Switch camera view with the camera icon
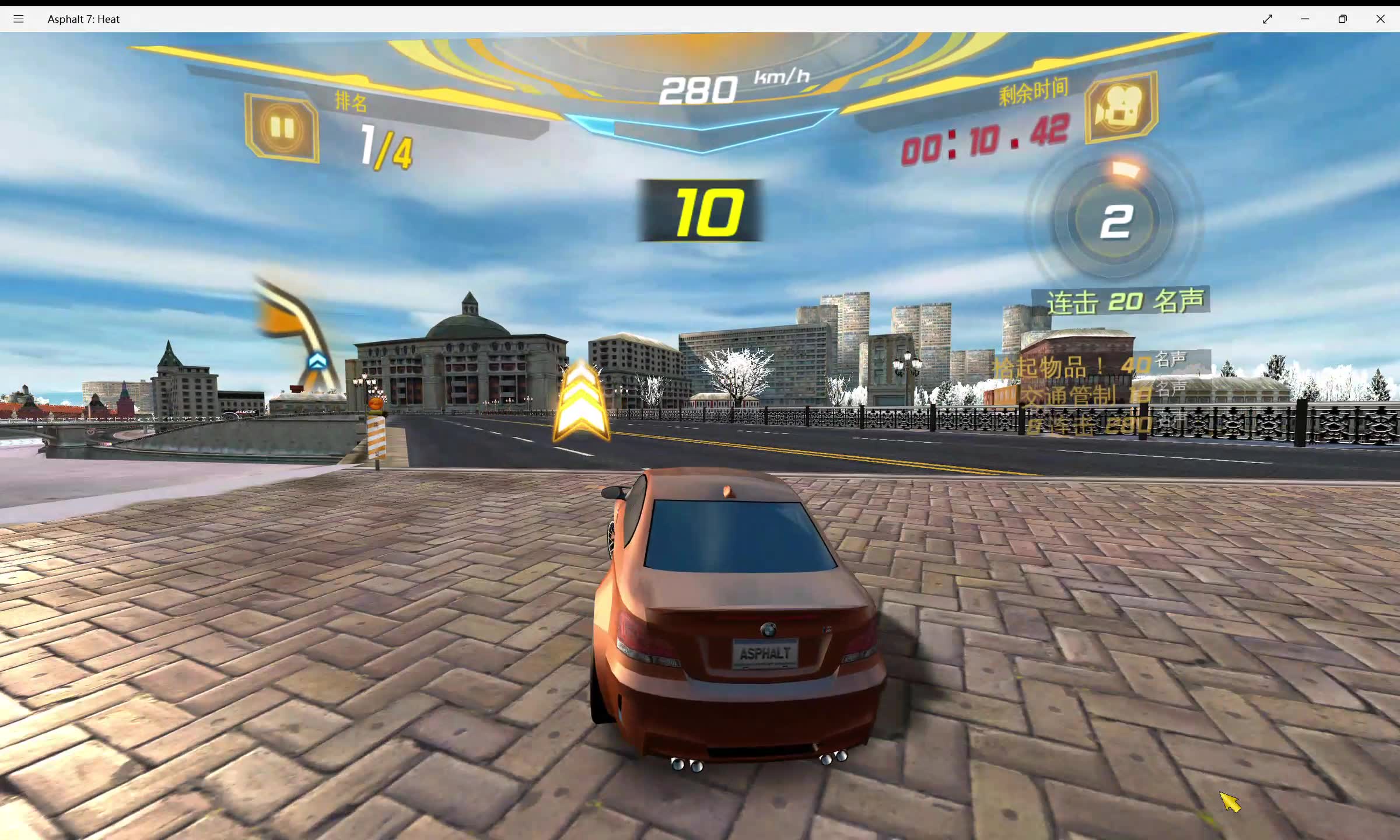 point(1121,107)
